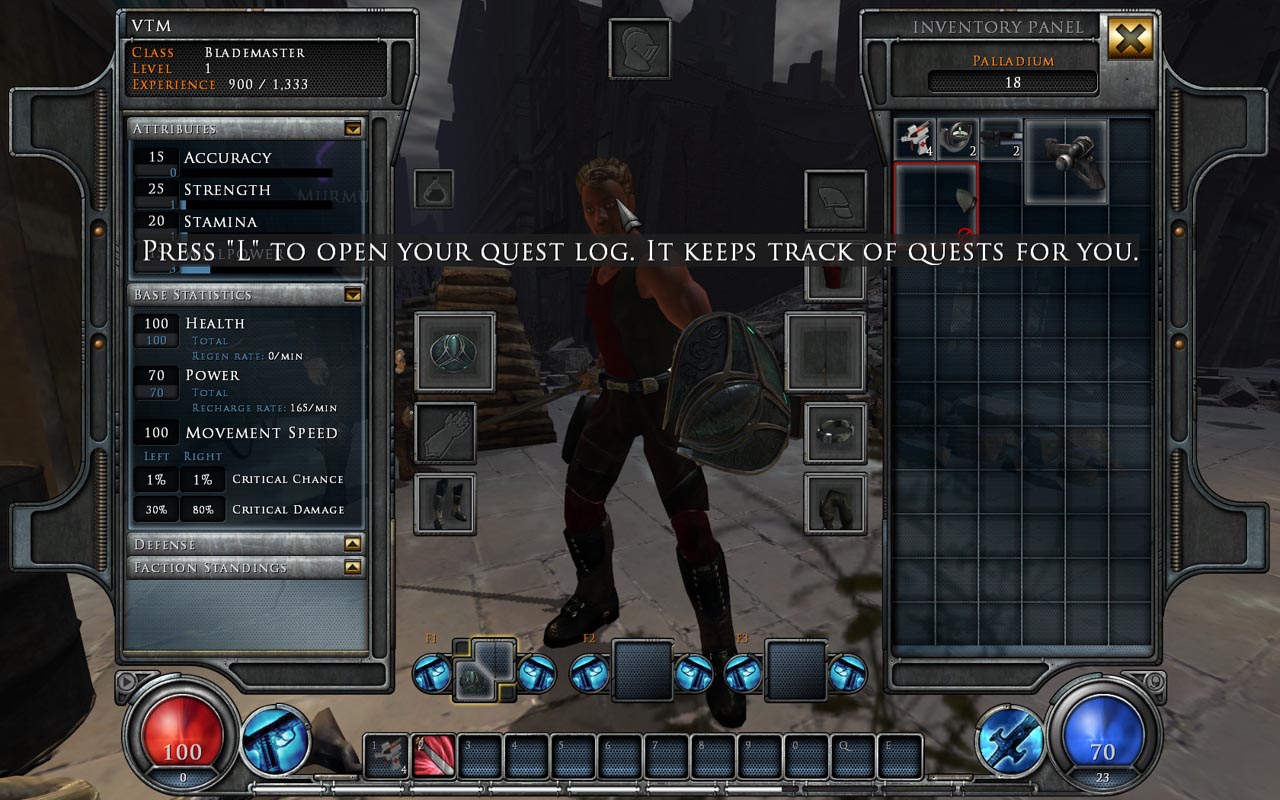This screenshot has height=800, width=1280.
Task: Collapse the Attributes section
Action: (x=352, y=128)
